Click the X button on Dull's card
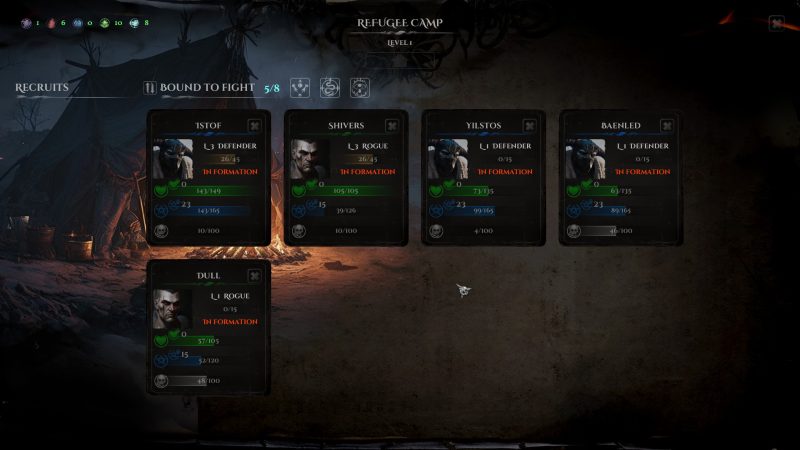 254,276
